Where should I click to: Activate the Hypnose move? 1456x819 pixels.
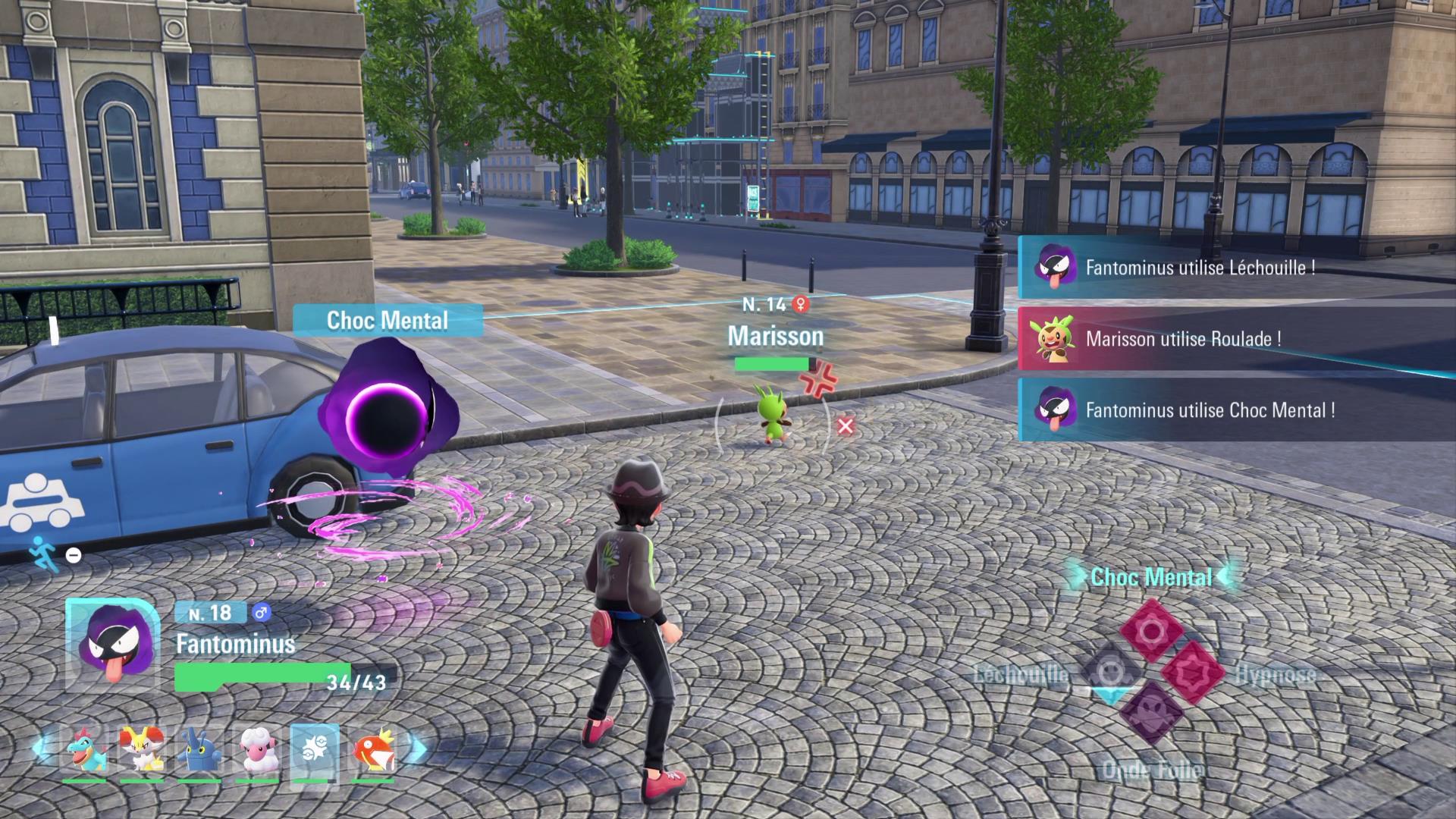pos(1192,672)
